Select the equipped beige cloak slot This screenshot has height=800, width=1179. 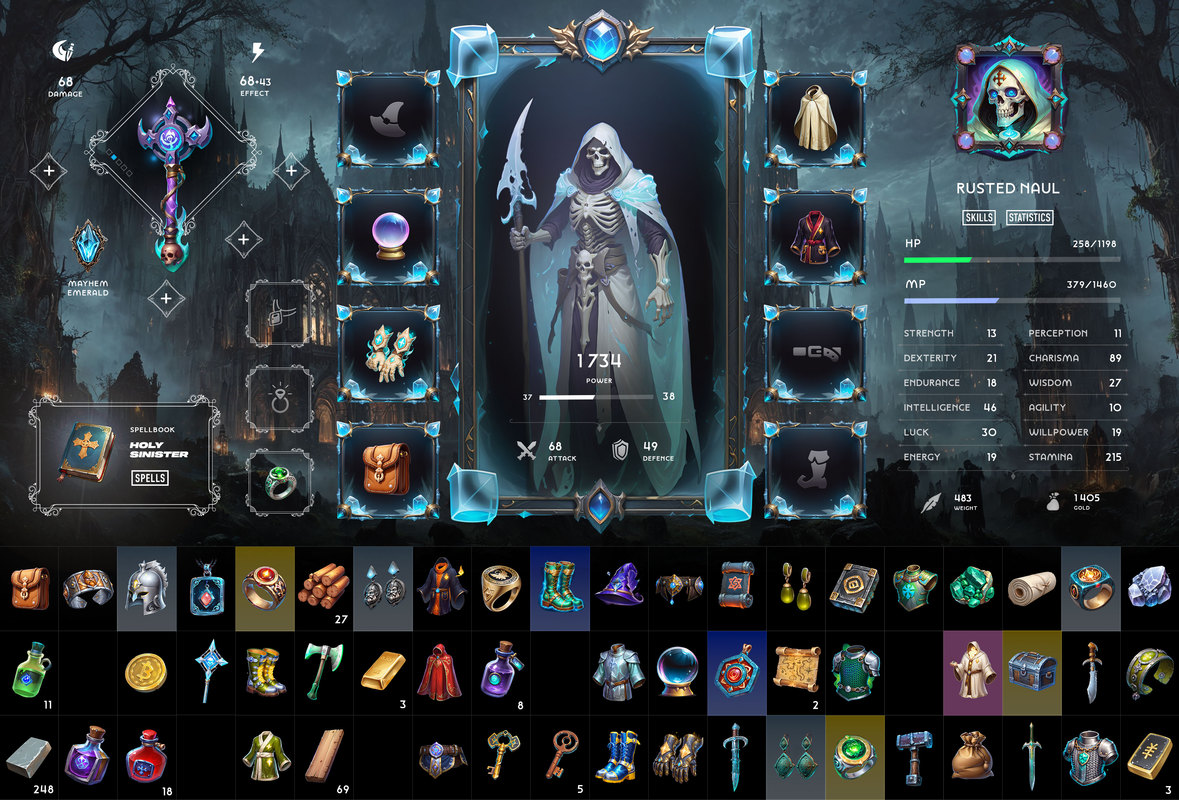coord(815,120)
